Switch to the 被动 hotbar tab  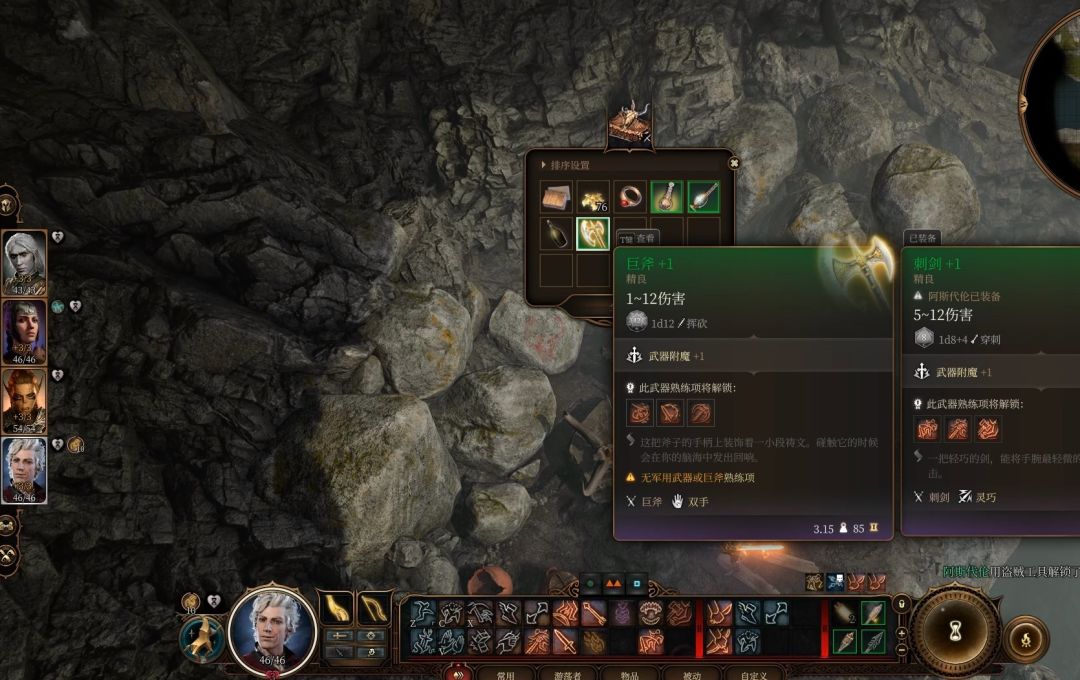point(692,674)
